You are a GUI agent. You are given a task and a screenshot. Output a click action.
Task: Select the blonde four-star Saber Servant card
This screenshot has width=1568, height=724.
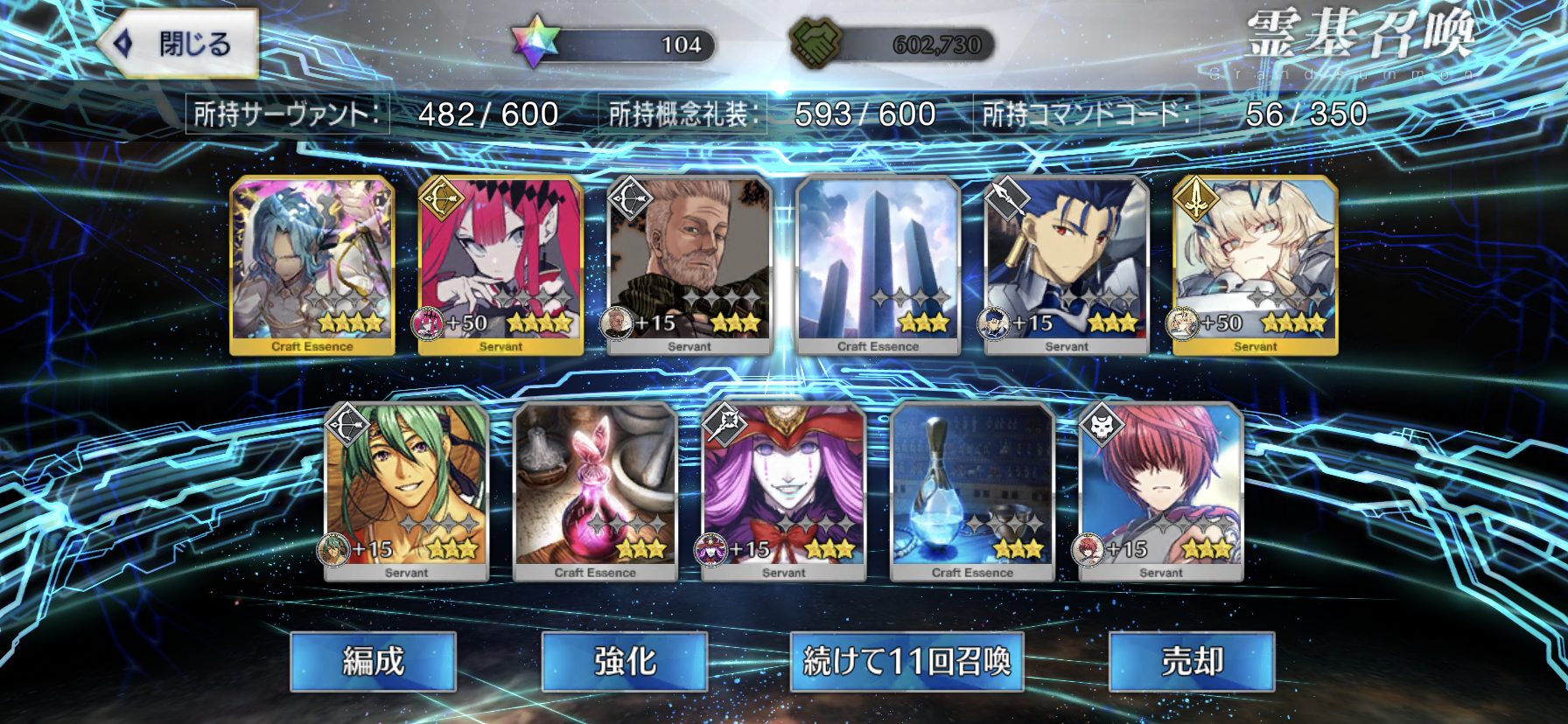click(1255, 265)
